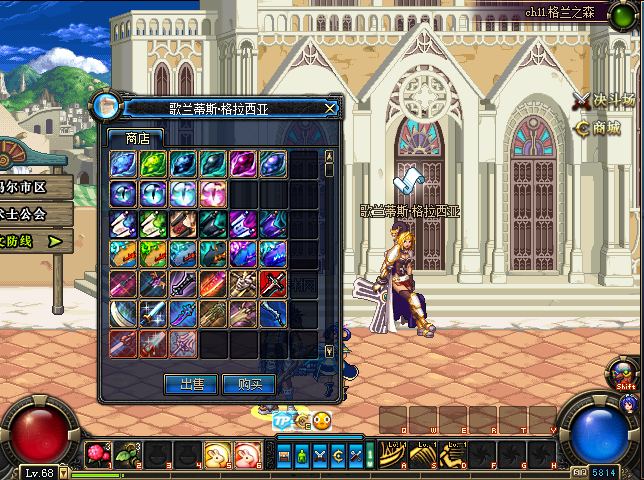The image size is (644, 480).
Task: Select the magenta gem in the shop's top row
Action: coord(243,164)
